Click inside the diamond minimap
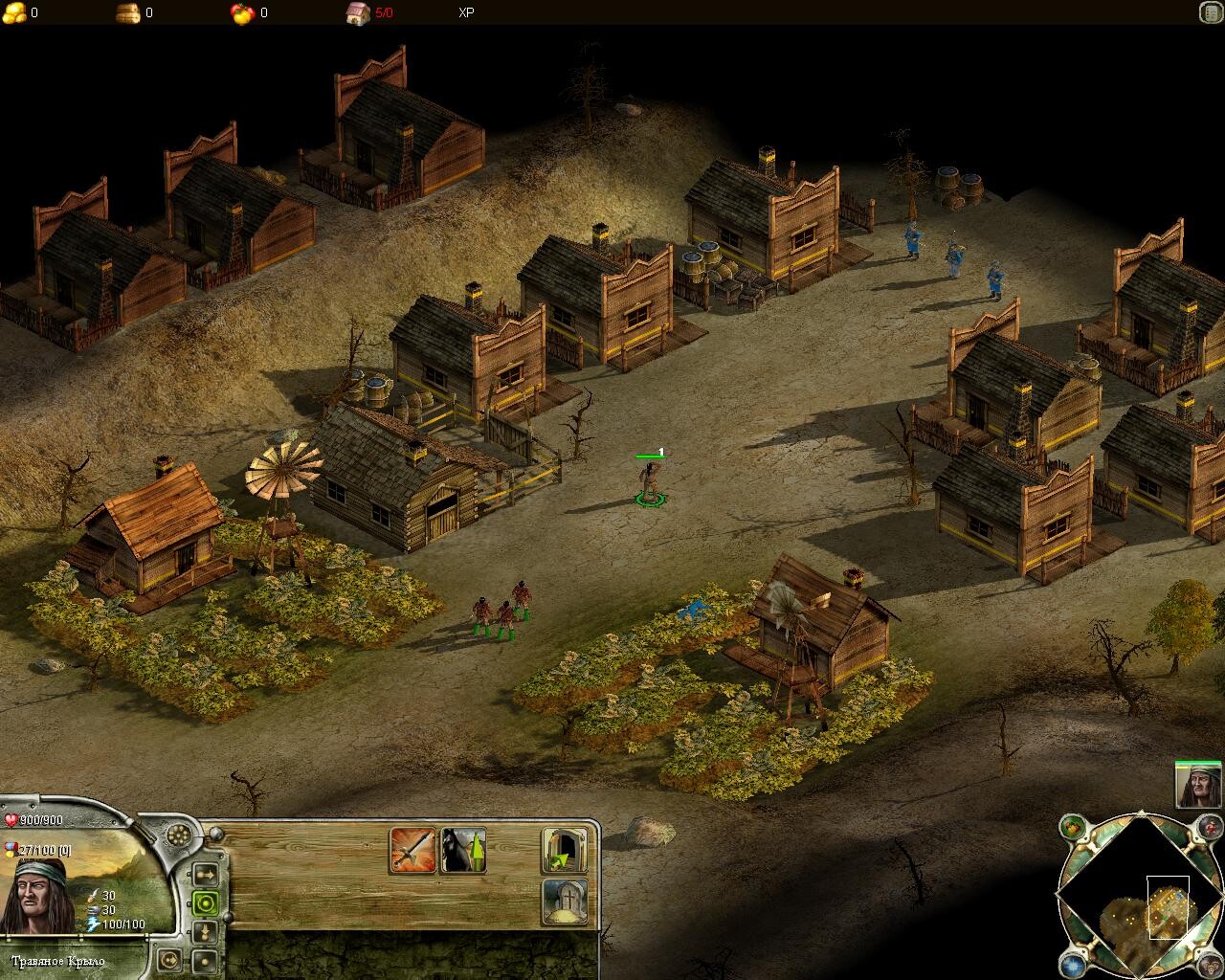Viewport: 1225px width, 980px height. tap(1139, 898)
